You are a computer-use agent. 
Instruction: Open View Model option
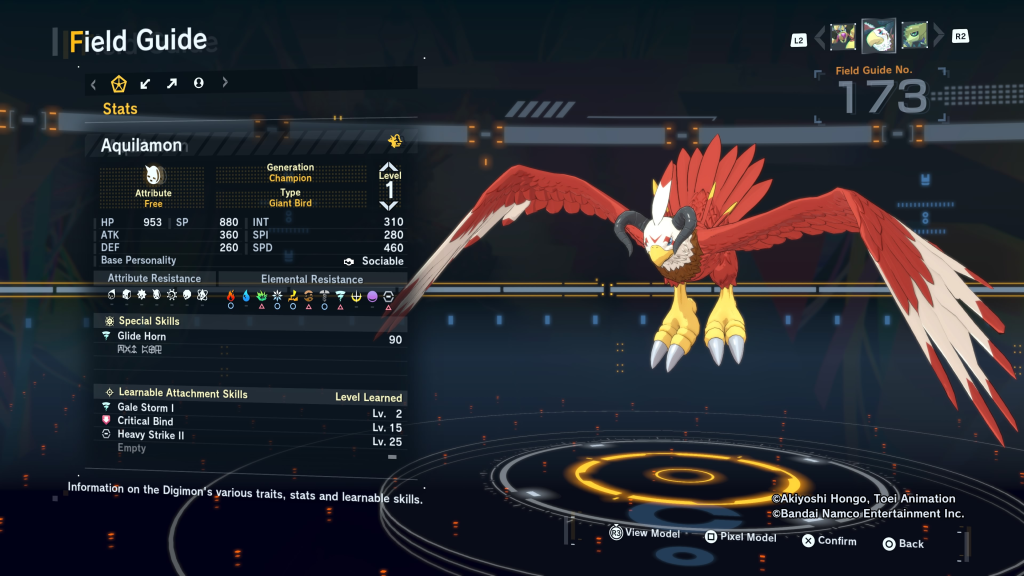coord(644,534)
